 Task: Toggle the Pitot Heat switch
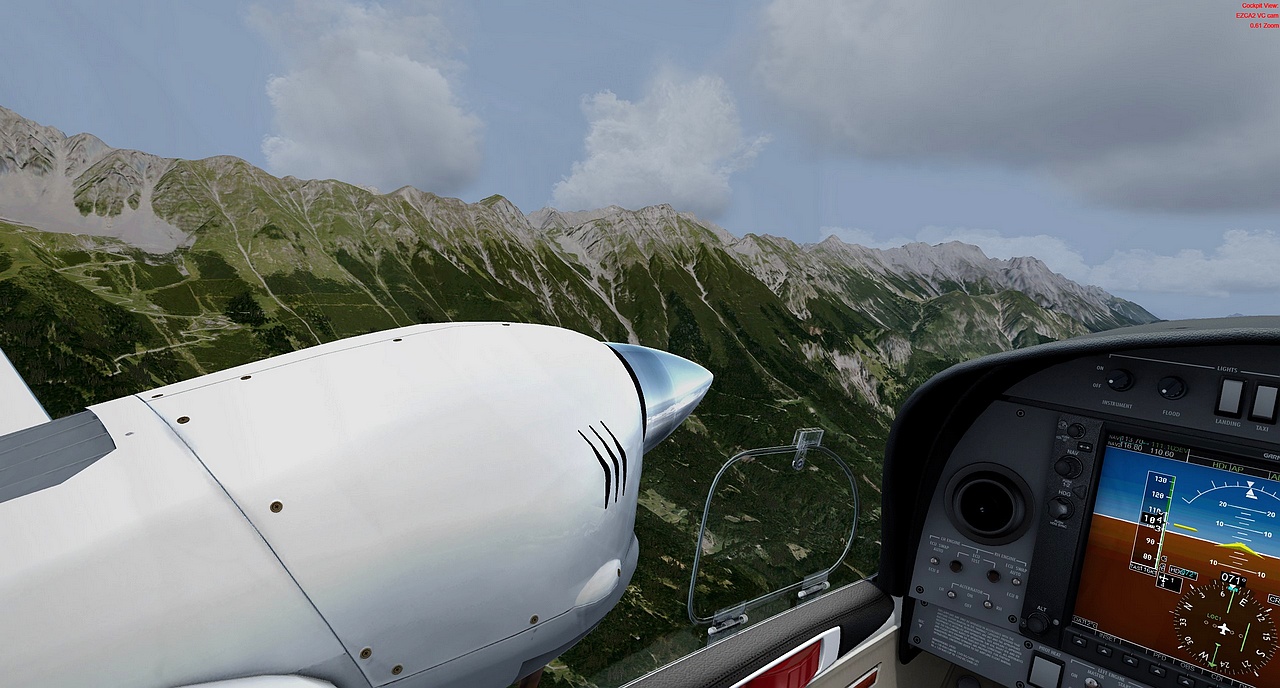[x=1046, y=673]
